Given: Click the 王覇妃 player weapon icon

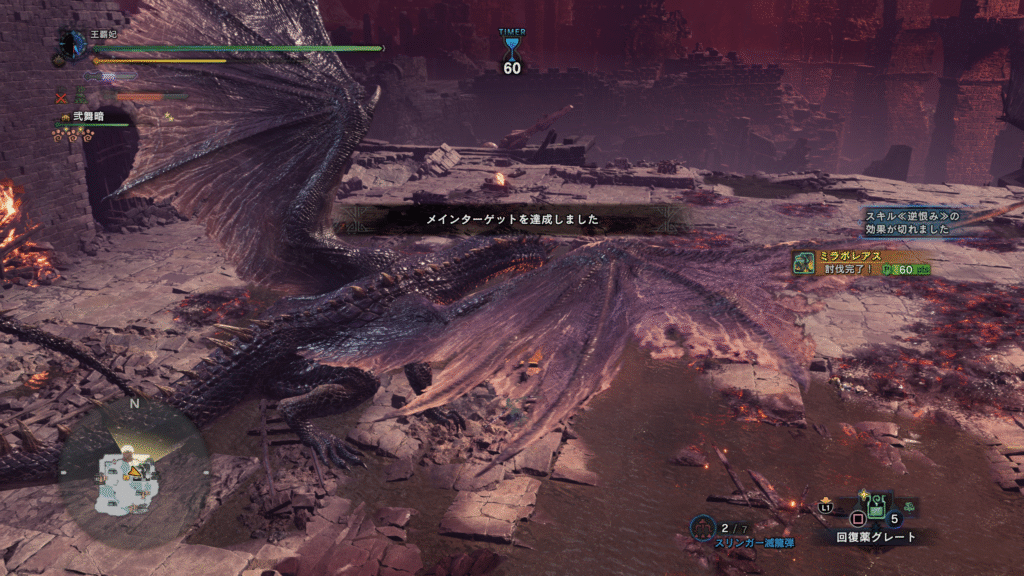Looking at the screenshot, I should click(72, 45).
